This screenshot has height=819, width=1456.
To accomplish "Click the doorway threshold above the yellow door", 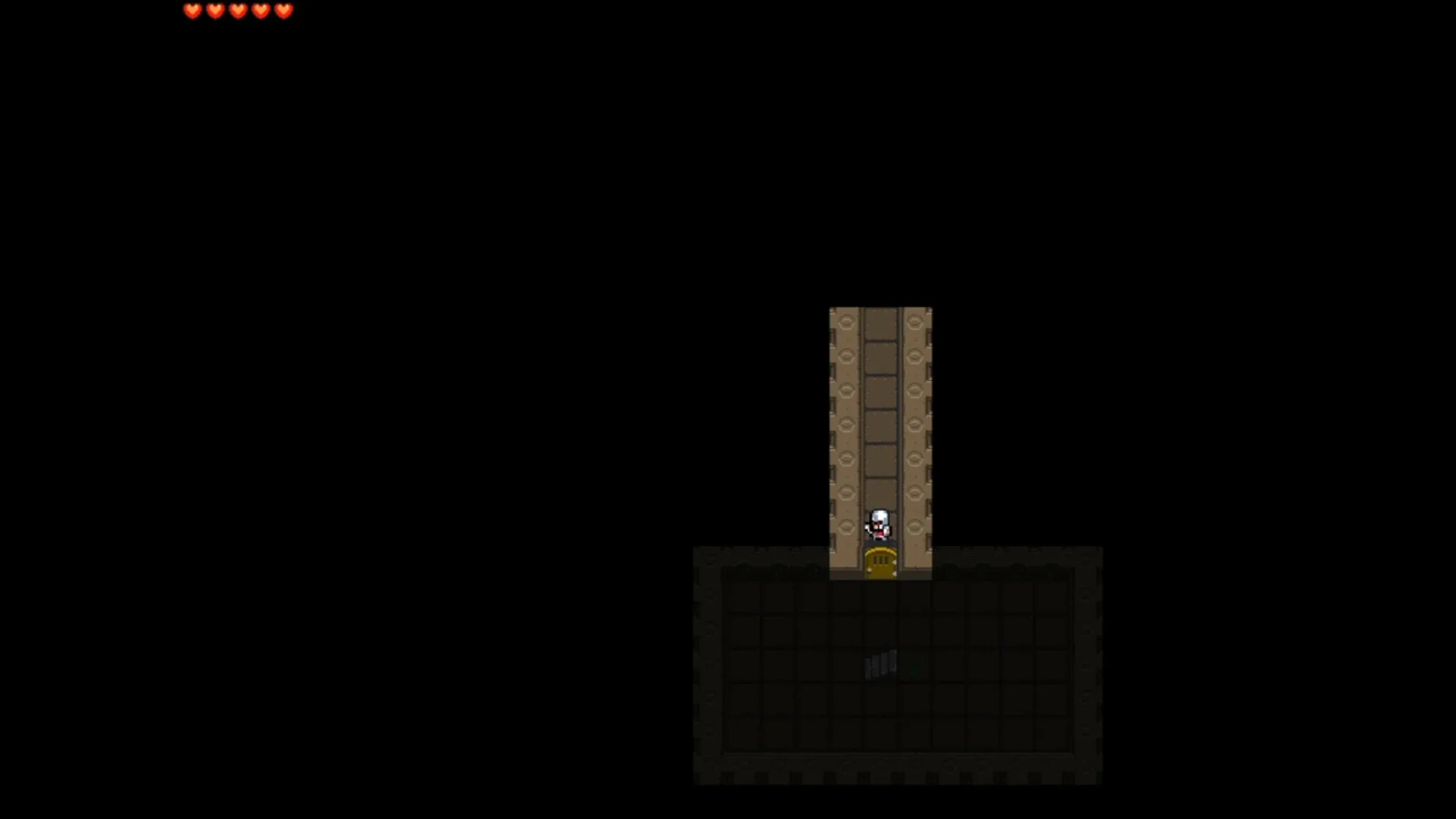I will [x=880, y=542].
